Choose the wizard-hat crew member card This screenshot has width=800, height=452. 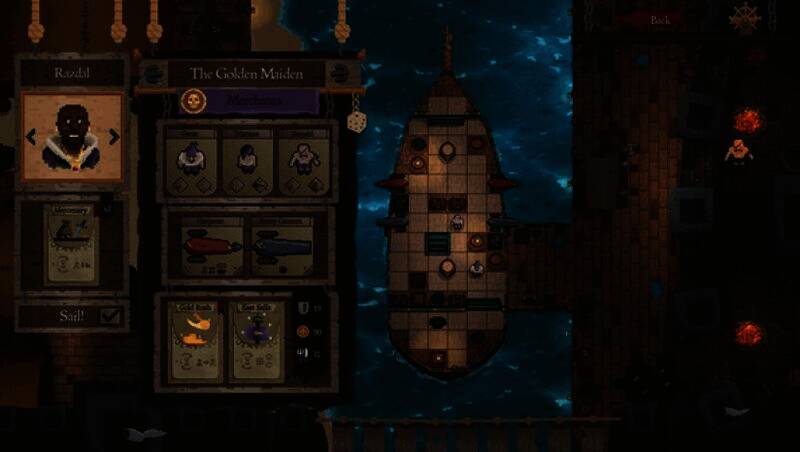point(191,160)
